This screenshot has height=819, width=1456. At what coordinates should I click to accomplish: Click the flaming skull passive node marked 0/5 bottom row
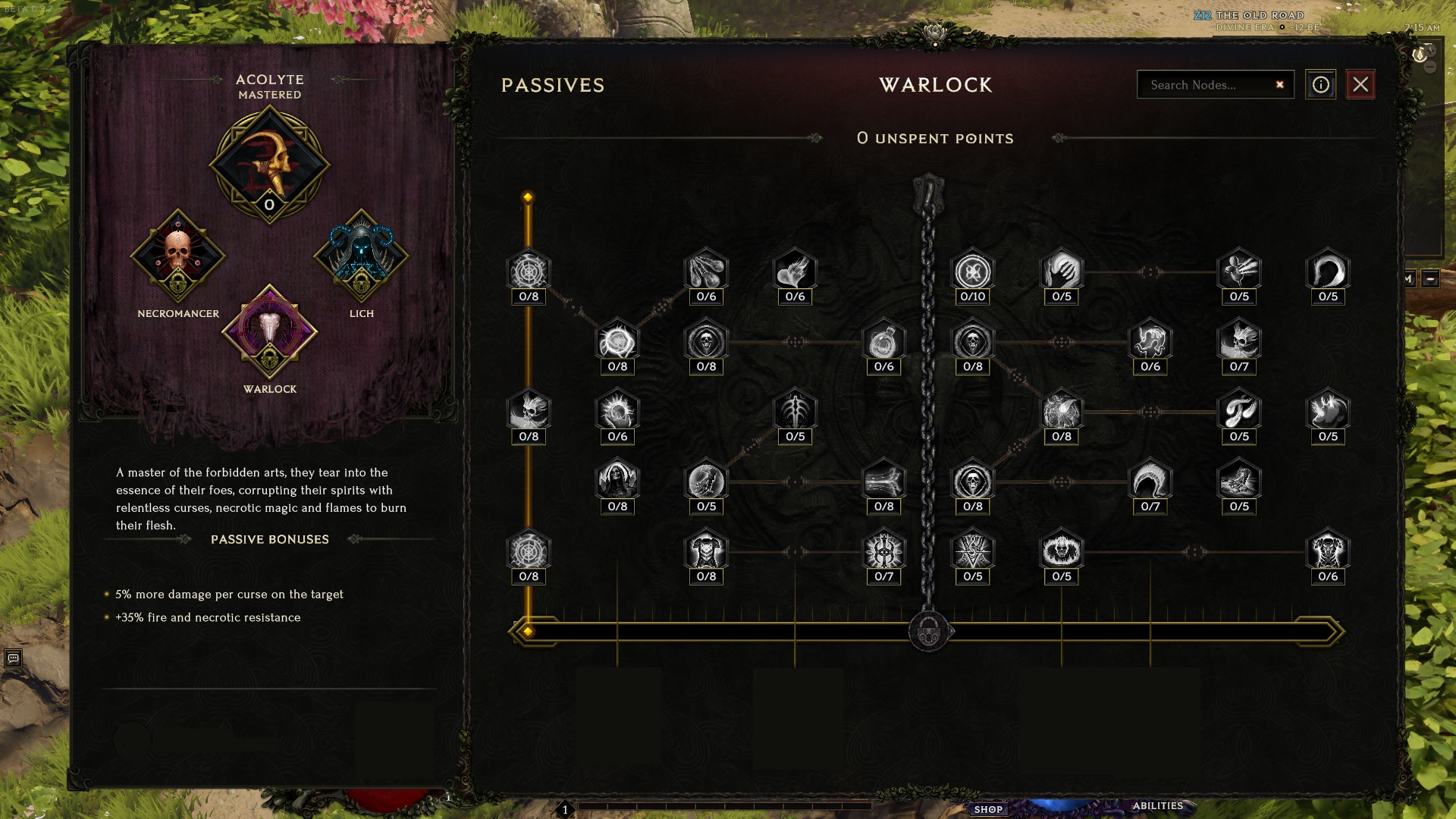[1060, 552]
